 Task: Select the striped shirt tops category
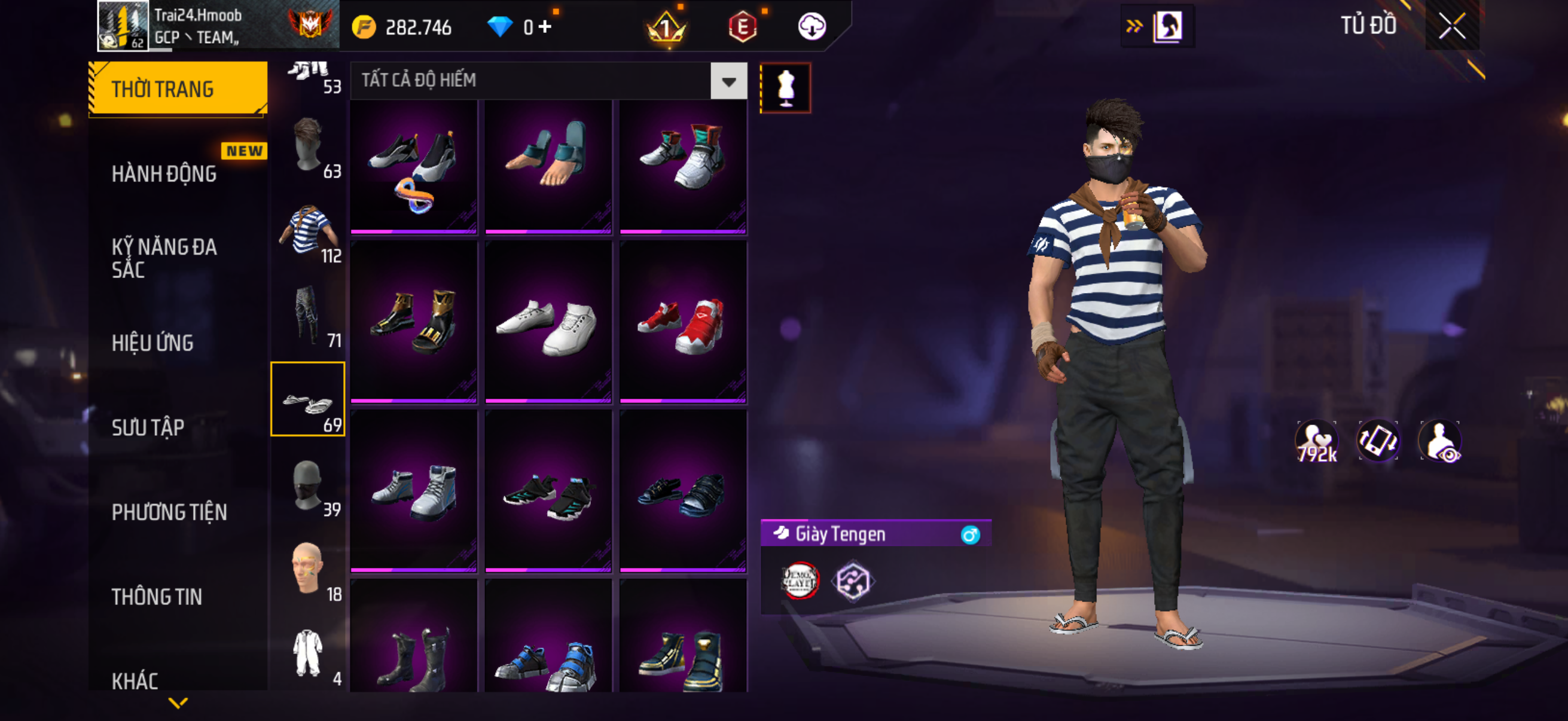tap(307, 231)
